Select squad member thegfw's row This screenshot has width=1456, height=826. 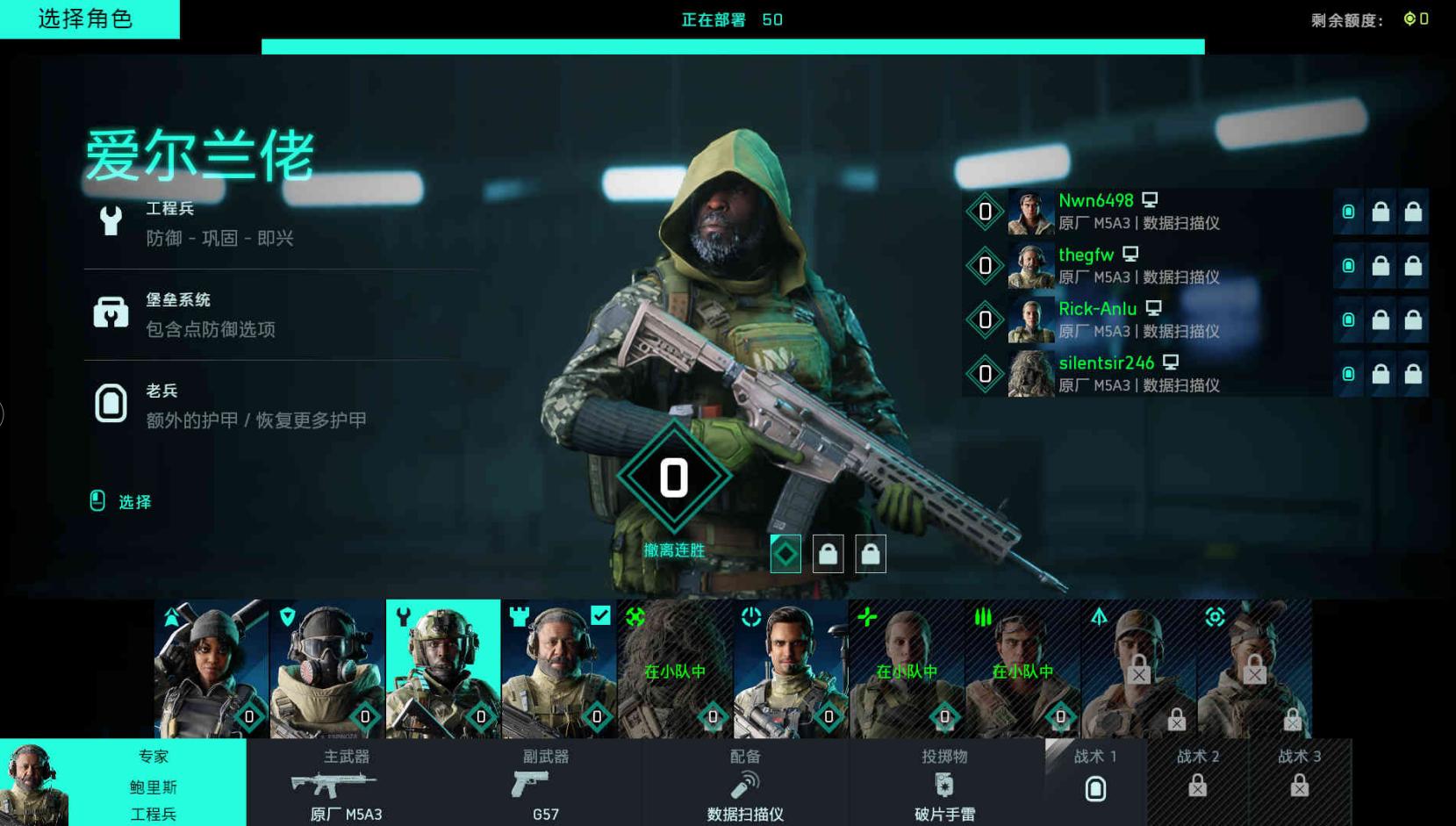1150,266
